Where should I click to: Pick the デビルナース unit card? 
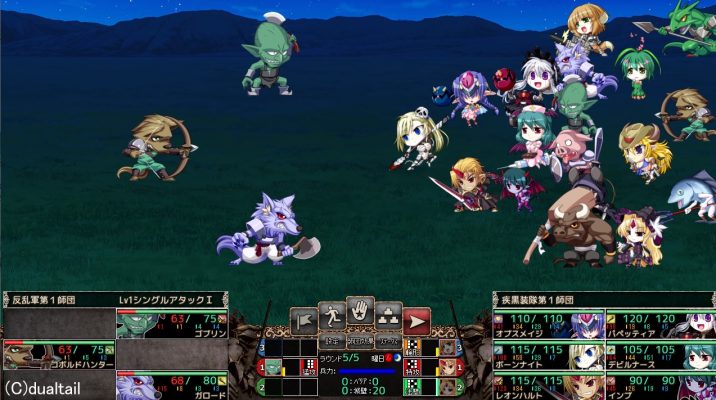pos(657,354)
